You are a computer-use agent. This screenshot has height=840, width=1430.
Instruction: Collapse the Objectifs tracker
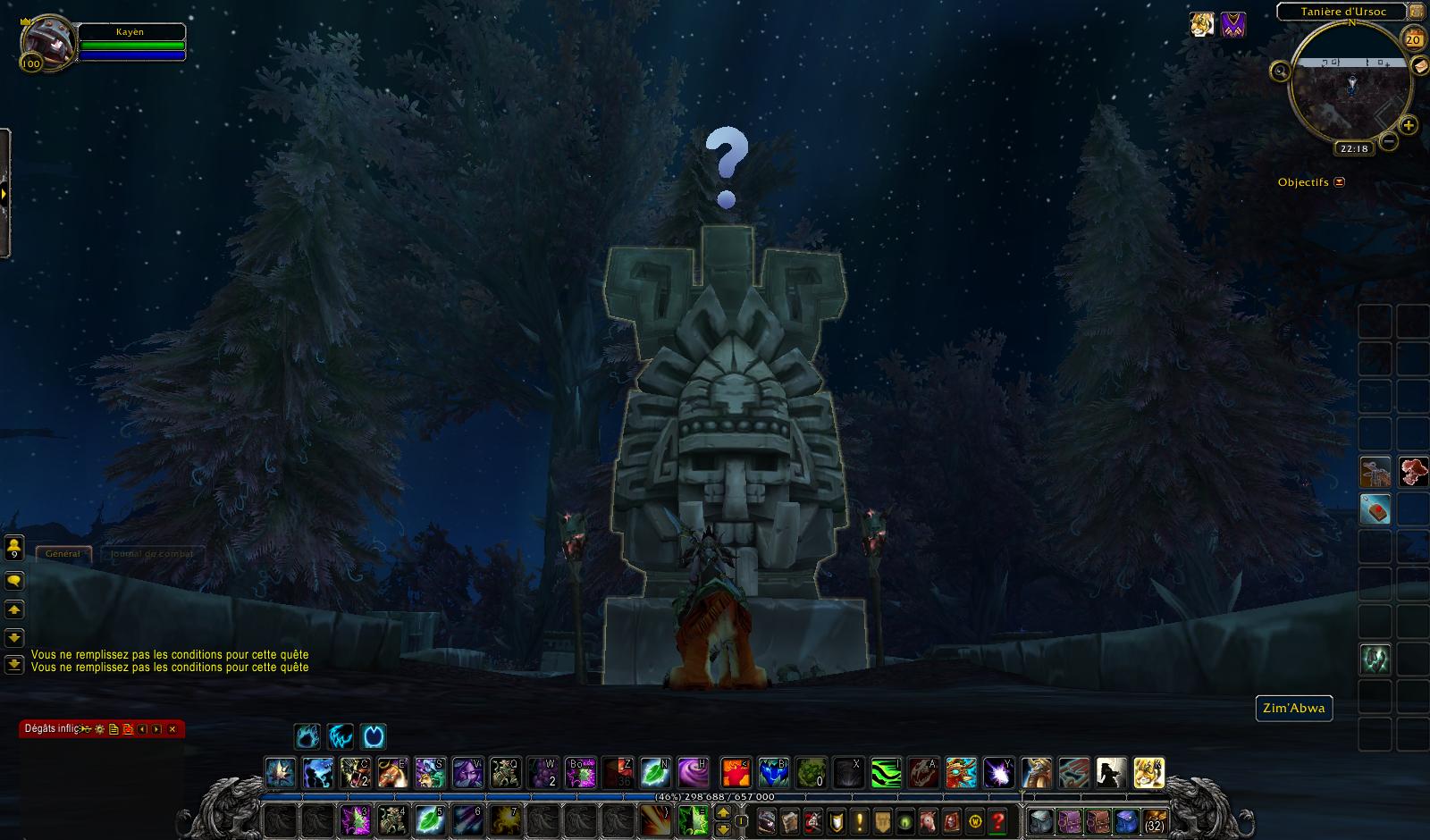[x=1339, y=182]
